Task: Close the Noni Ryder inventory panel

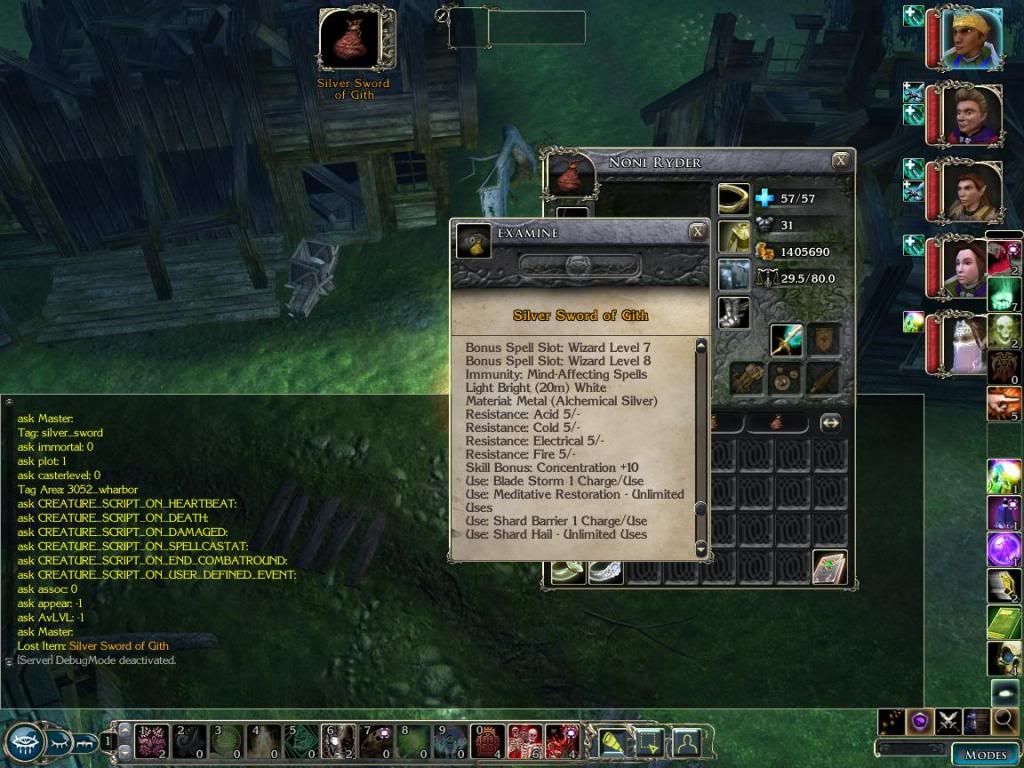Action: (x=842, y=160)
